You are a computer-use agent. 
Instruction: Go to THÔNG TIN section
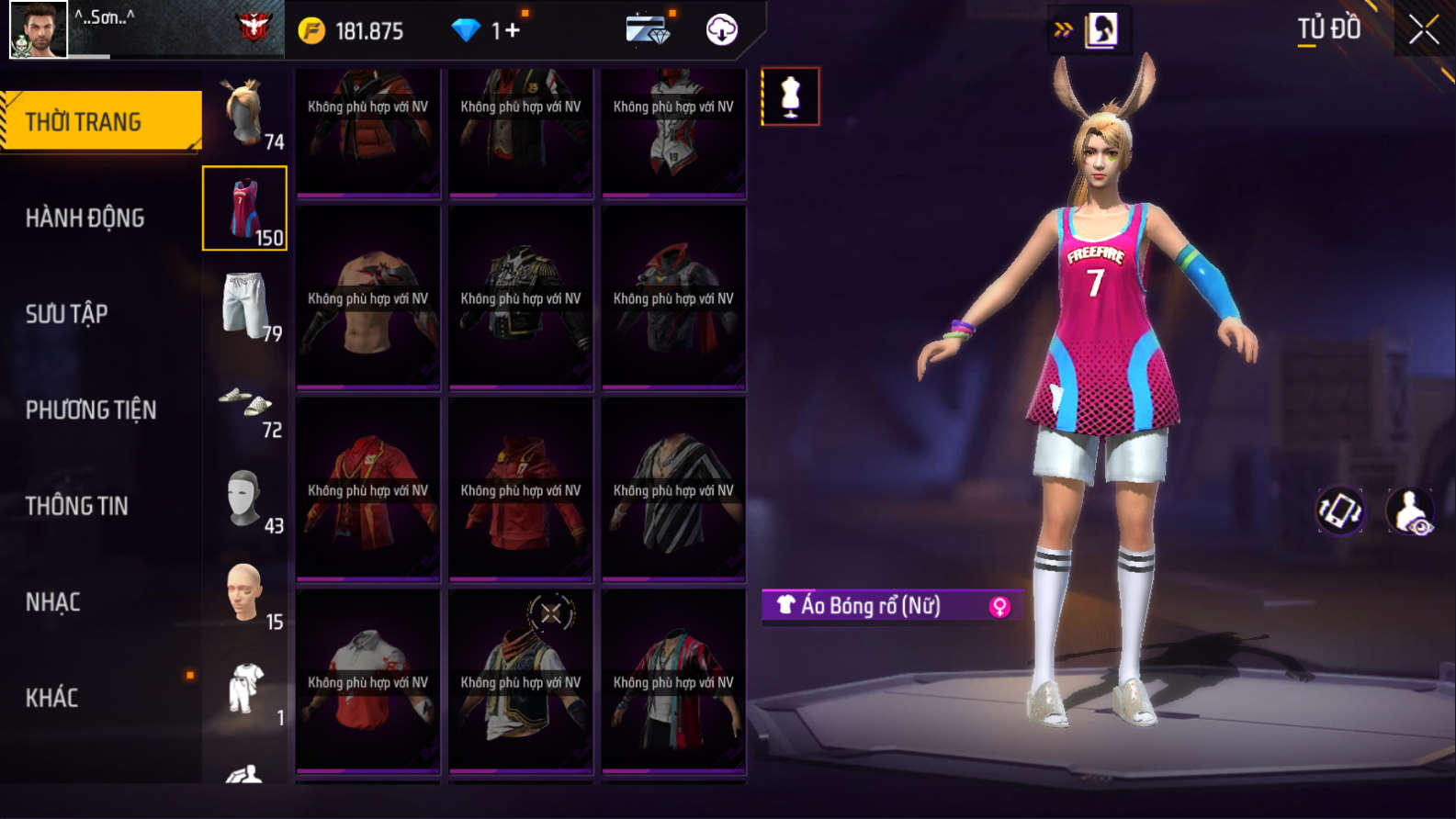click(76, 506)
